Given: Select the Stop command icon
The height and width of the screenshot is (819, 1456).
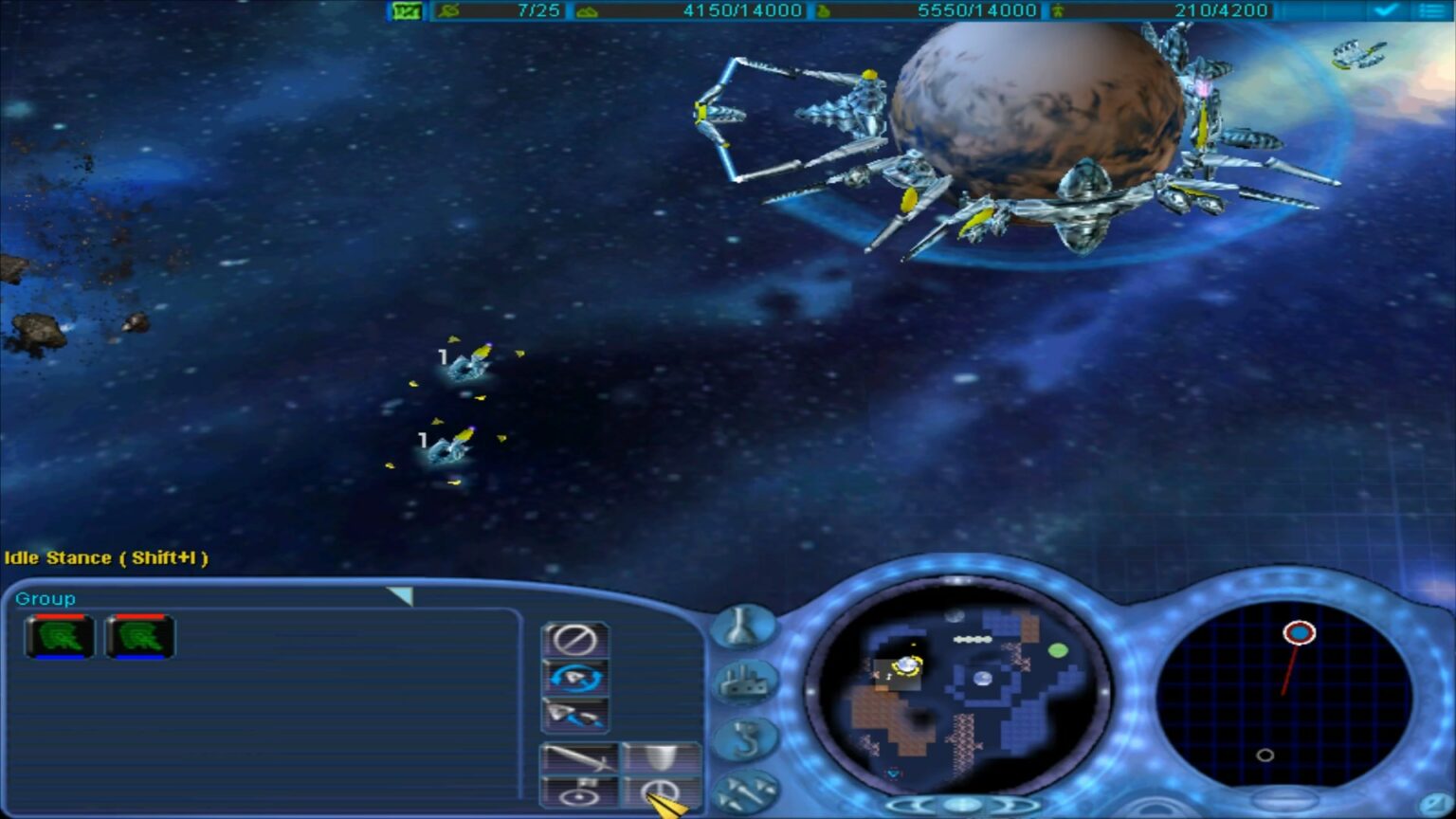Looking at the screenshot, I should click(x=576, y=642).
